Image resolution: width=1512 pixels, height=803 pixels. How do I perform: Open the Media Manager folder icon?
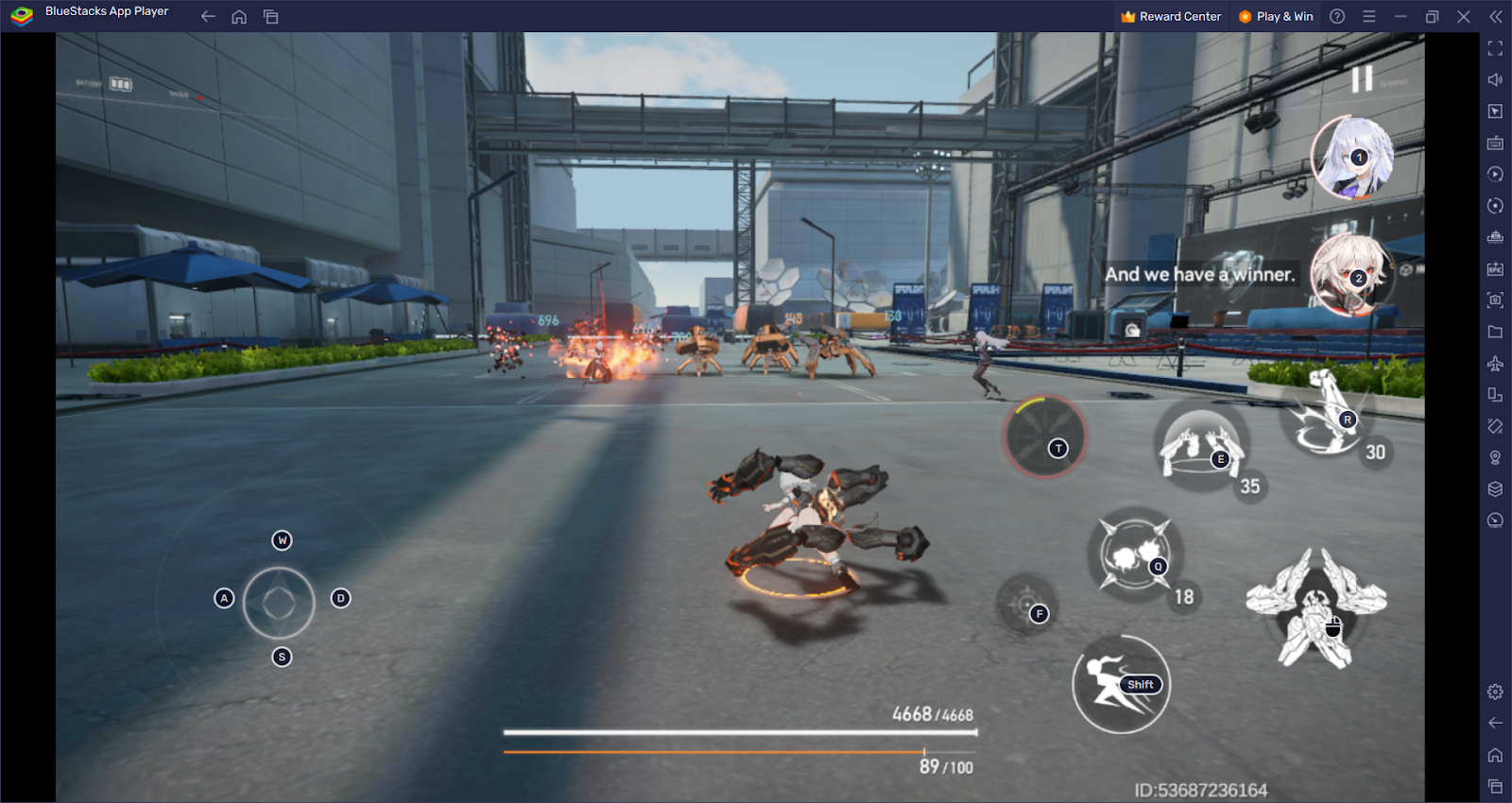click(x=1496, y=332)
